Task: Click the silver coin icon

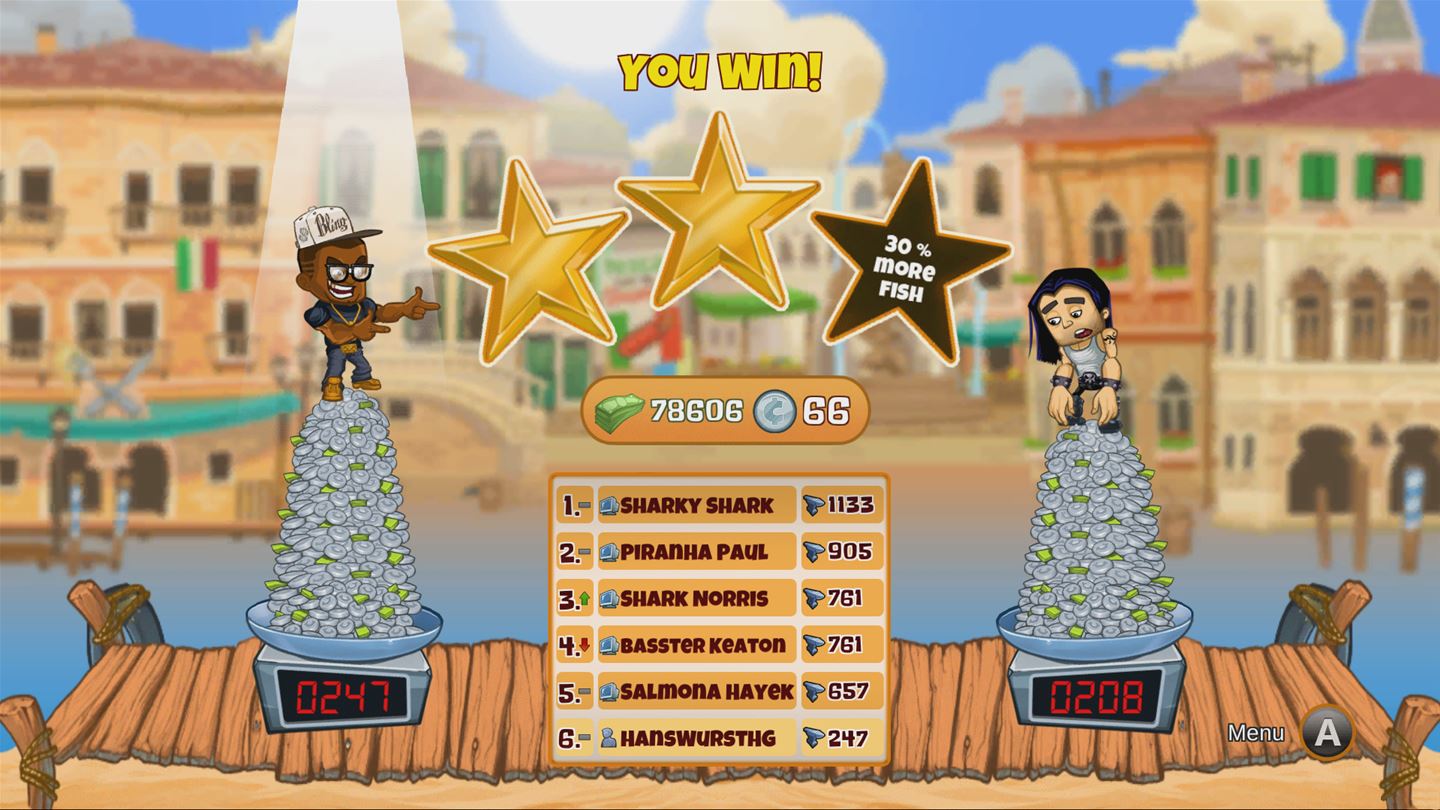Action: (x=773, y=407)
